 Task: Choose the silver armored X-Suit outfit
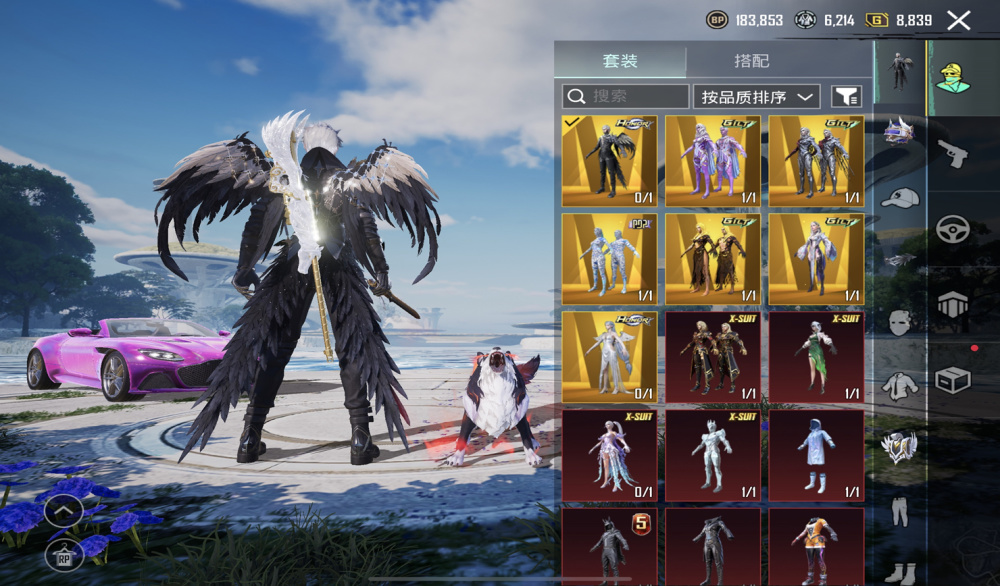[x=713, y=454]
